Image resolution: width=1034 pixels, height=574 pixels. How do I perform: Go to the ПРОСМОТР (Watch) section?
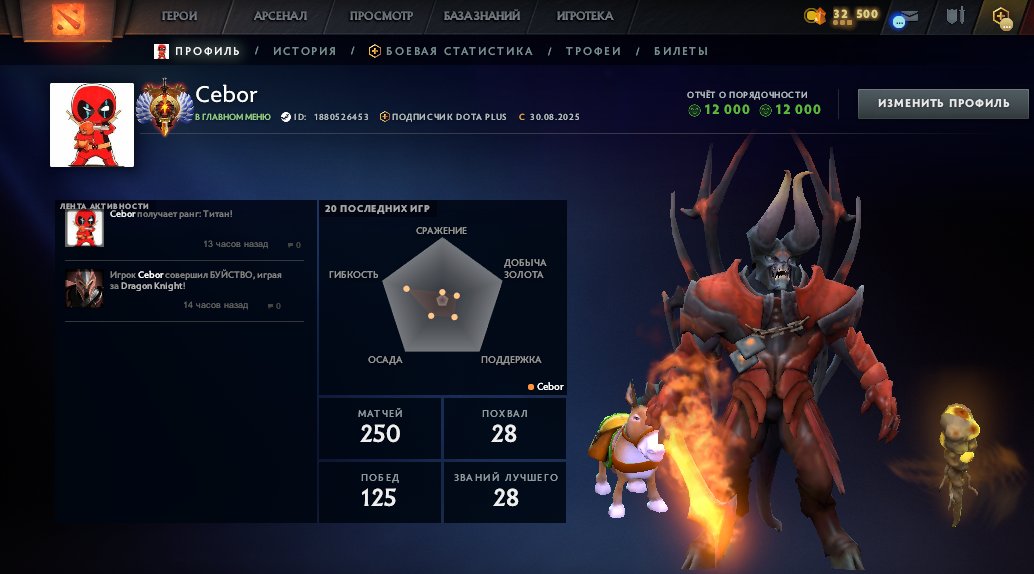point(381,16)
